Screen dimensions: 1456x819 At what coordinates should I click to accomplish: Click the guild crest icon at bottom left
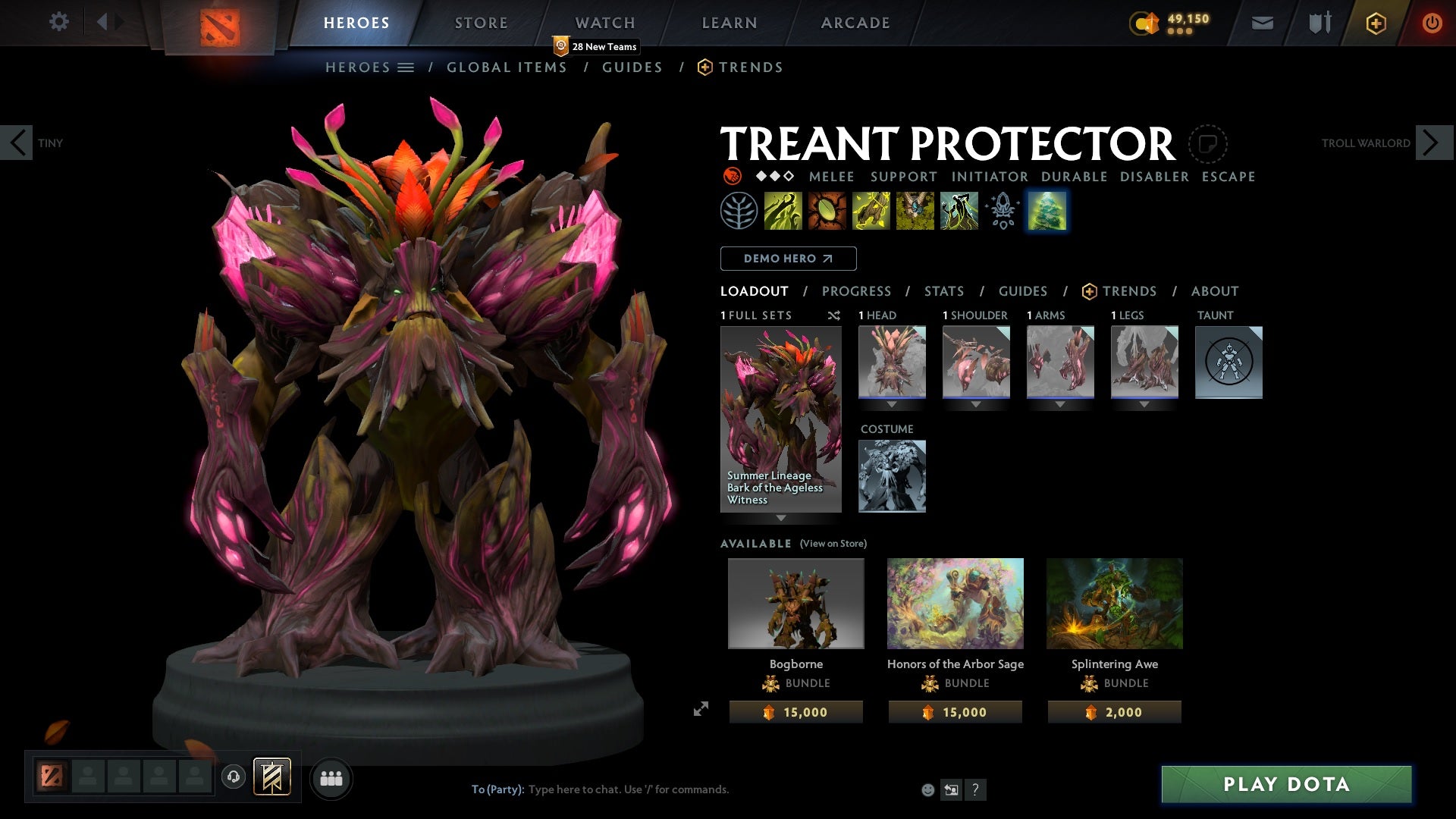click(x=273, y=778)
